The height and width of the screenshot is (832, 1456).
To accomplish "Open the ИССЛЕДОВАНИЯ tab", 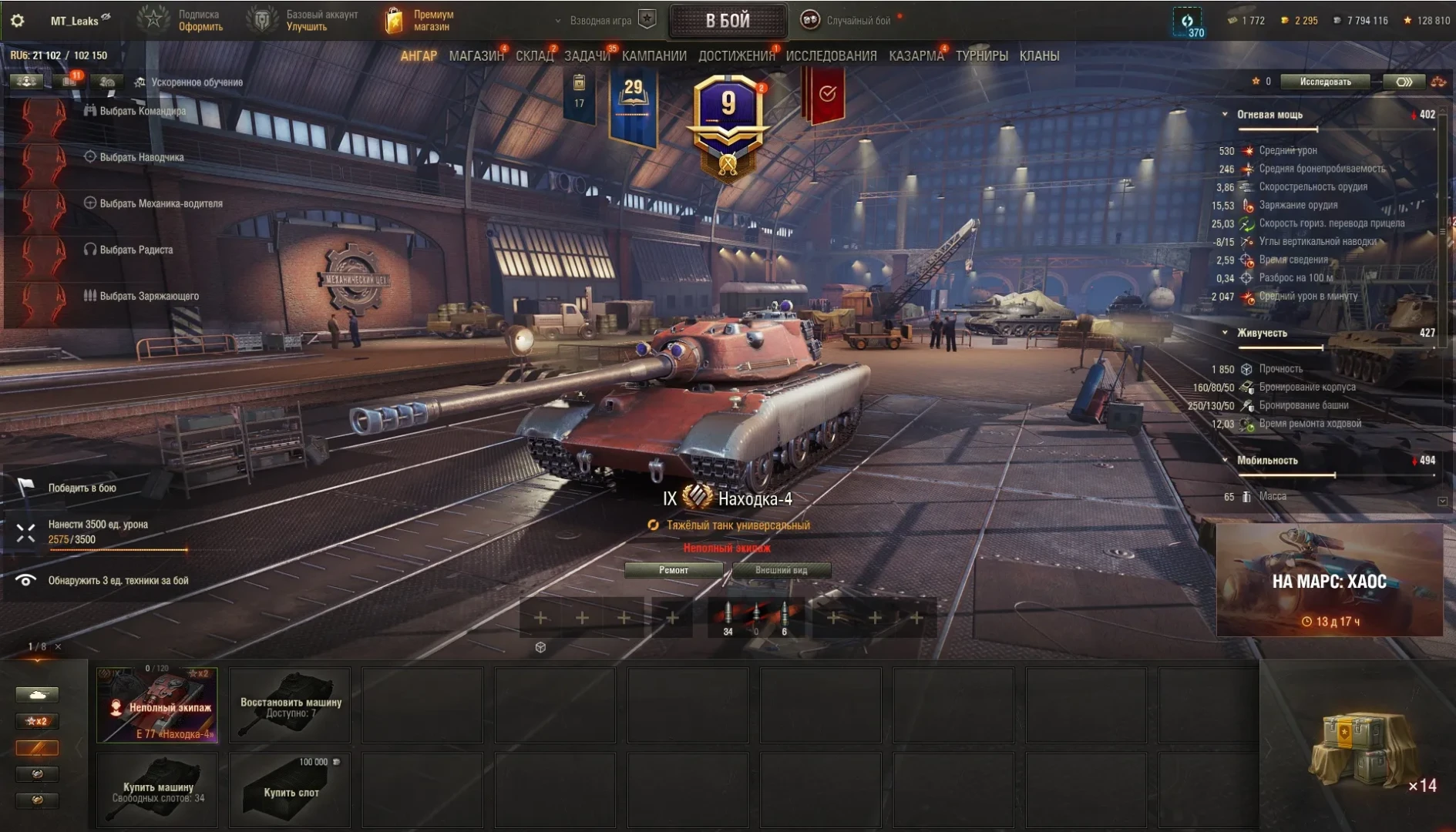I will [x=831, y=56].
